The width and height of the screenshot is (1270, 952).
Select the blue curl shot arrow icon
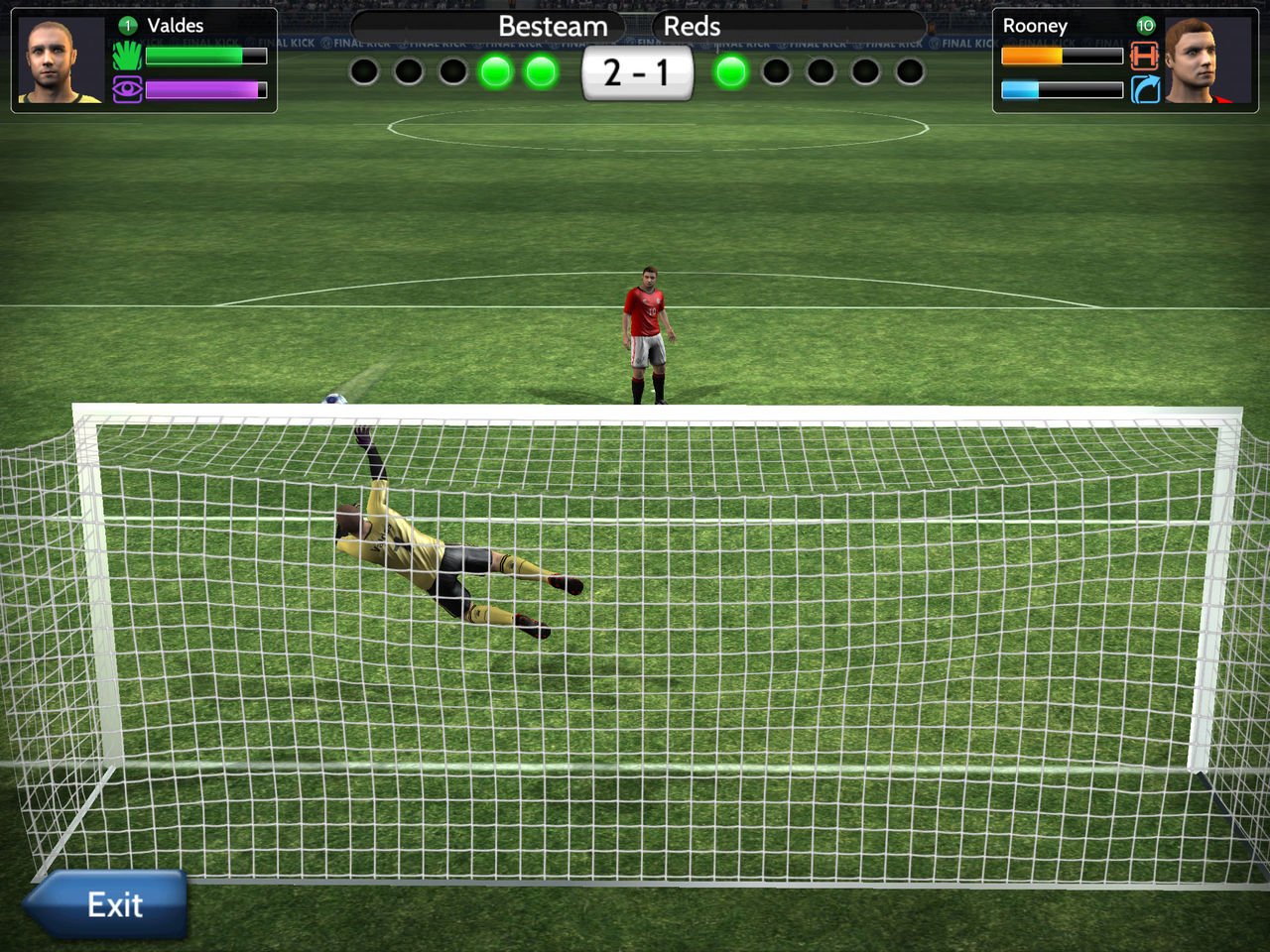(1145, 90)
